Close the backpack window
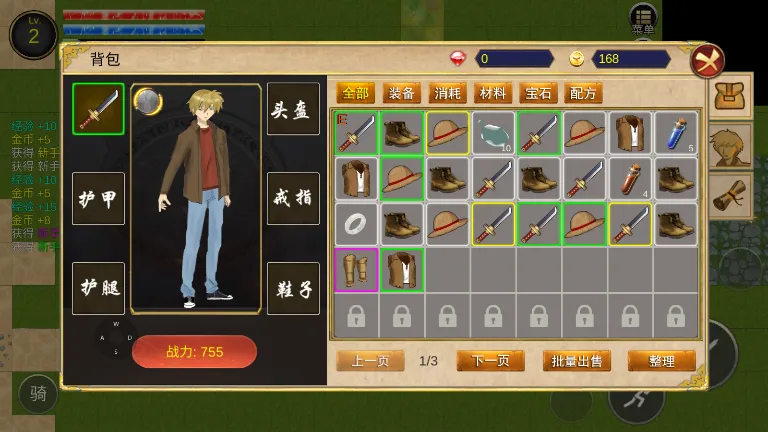Image resolution: width=768 pixels, height=432 pixels. 707,62
